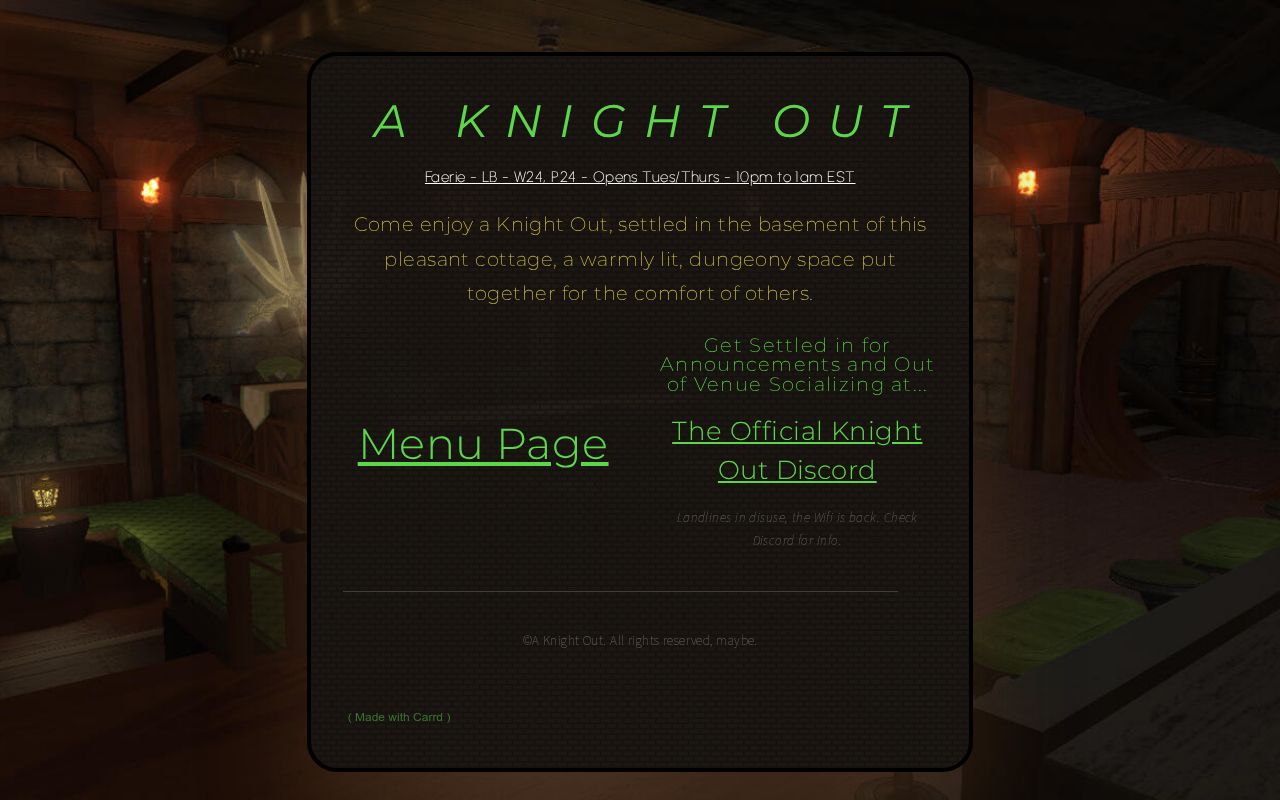1280x800 pixels.
Task: Click the Opens Tues/Thurs schedule text
Action: pos(655,176)
